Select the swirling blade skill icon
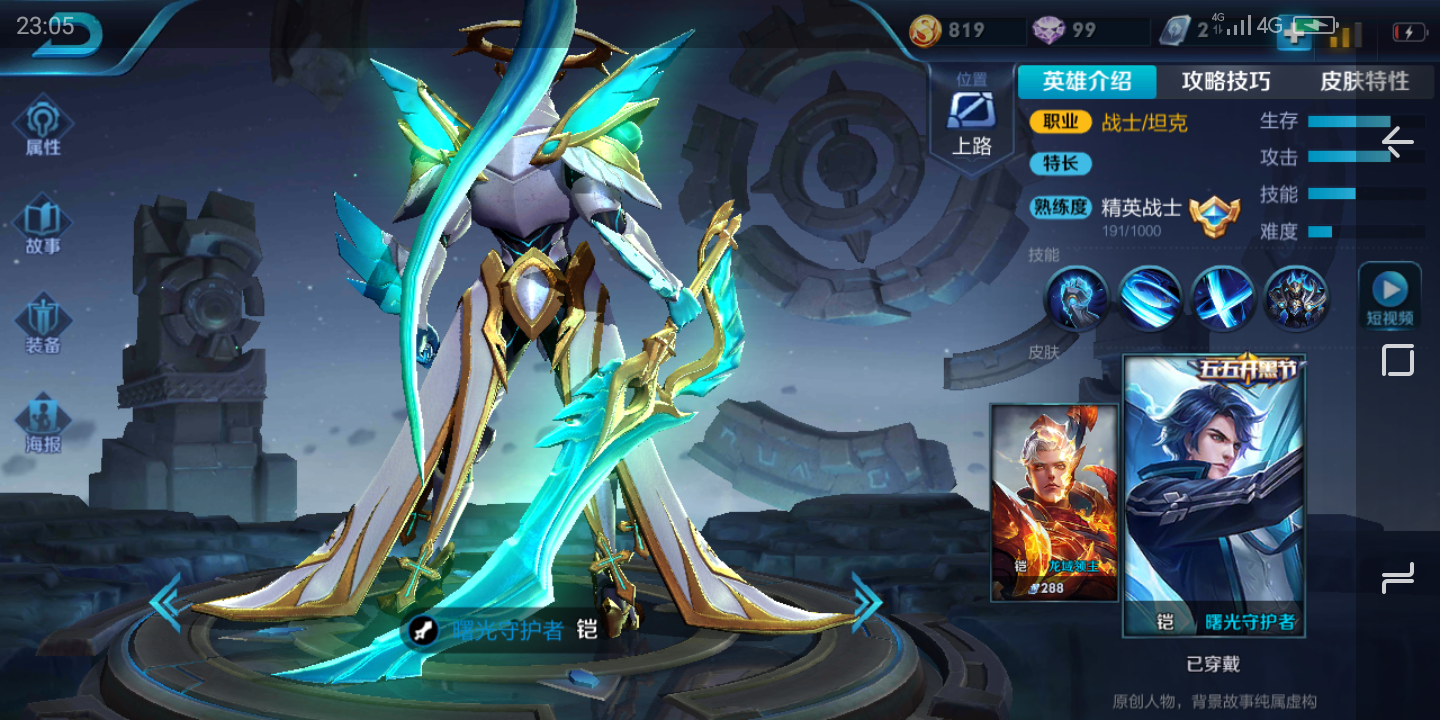Image resolution: width=1440 pixels, height=720 pixels. pos(1150,298)
